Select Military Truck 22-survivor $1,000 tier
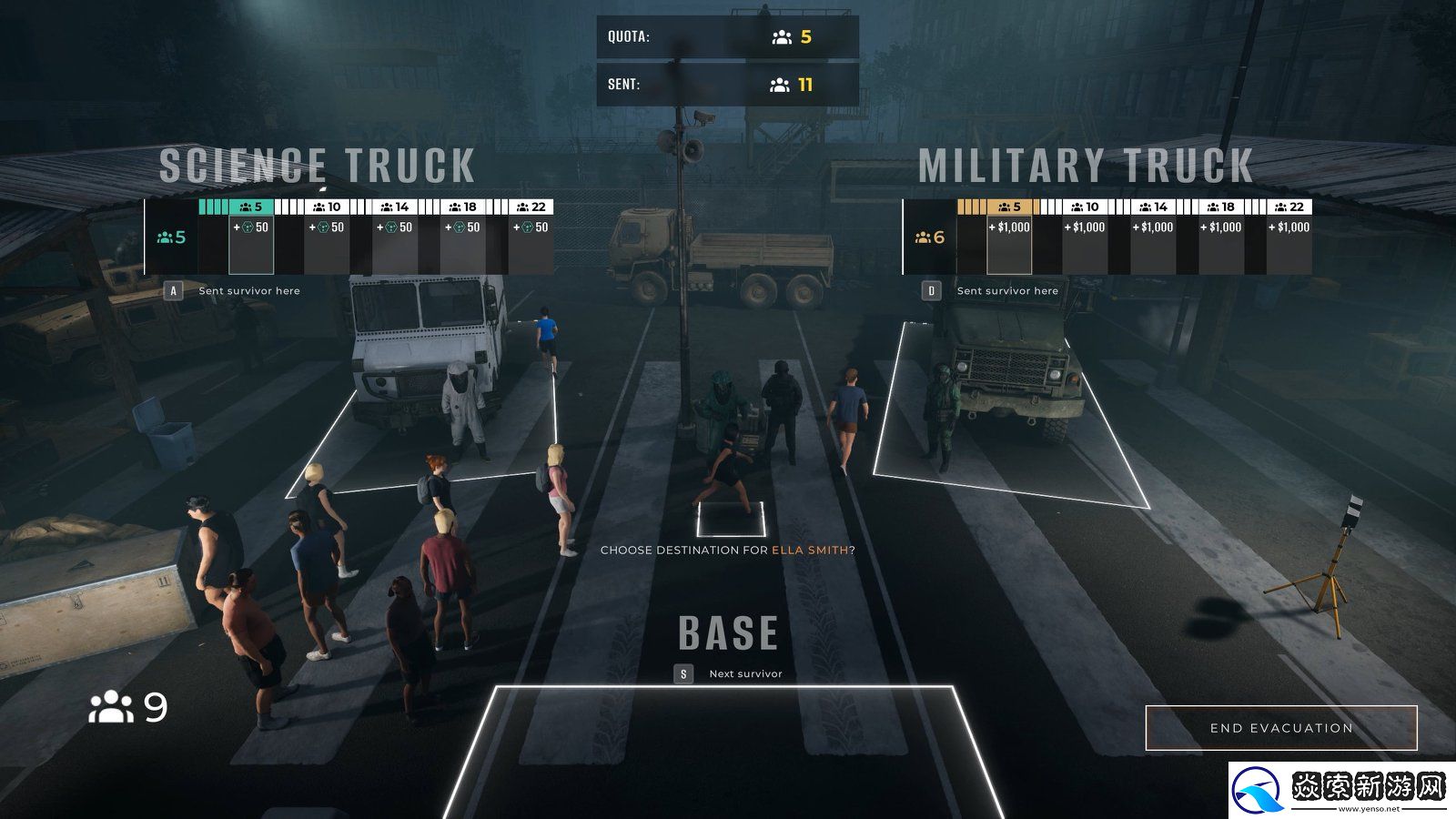This screenshot has height=819, width=1456. pos(1289,237)
